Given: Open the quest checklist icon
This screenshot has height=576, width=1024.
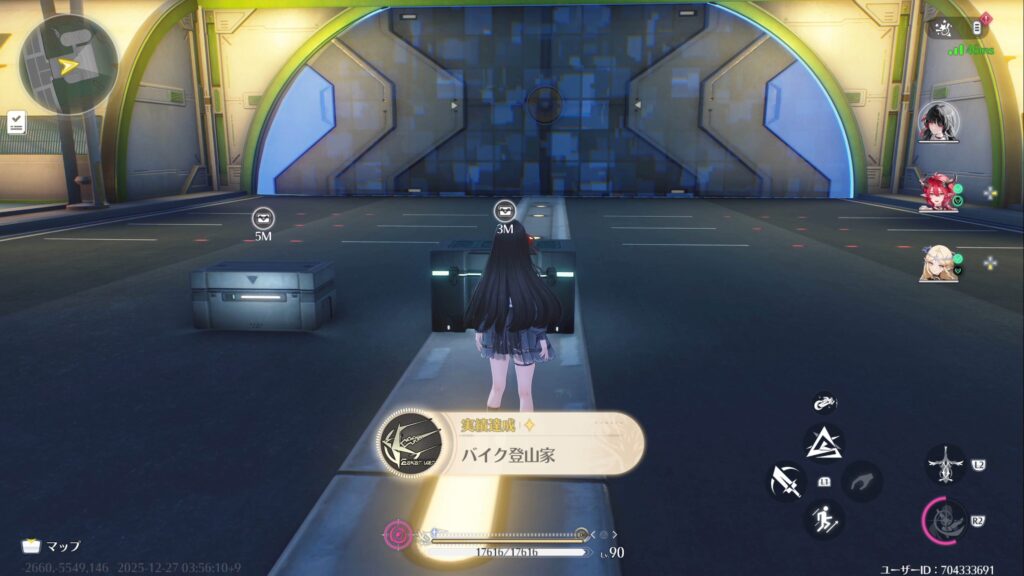Looking at the screenshot, I should (x=16, y=122).
